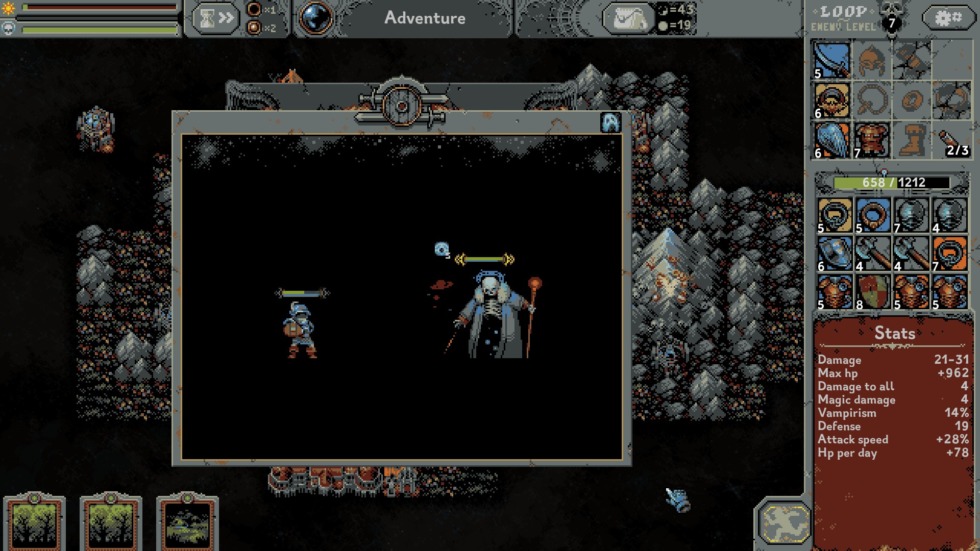Select the equipped amulet slot
This screenshot has width=980, height=551.
click(831, 100)
